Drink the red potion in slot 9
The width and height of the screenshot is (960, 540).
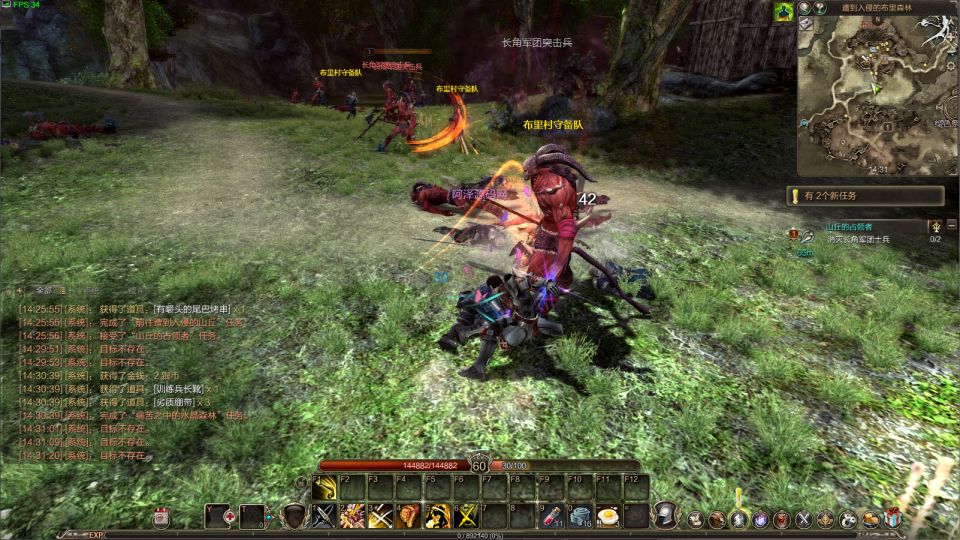[x=551, y=516]
